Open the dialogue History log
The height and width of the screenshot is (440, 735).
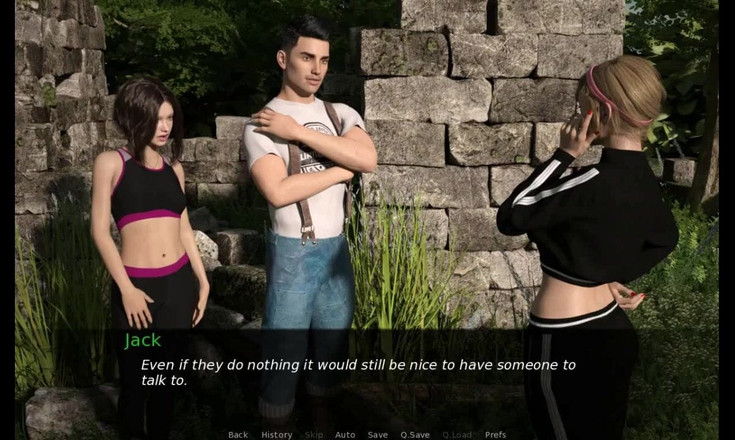click(277, 435)
